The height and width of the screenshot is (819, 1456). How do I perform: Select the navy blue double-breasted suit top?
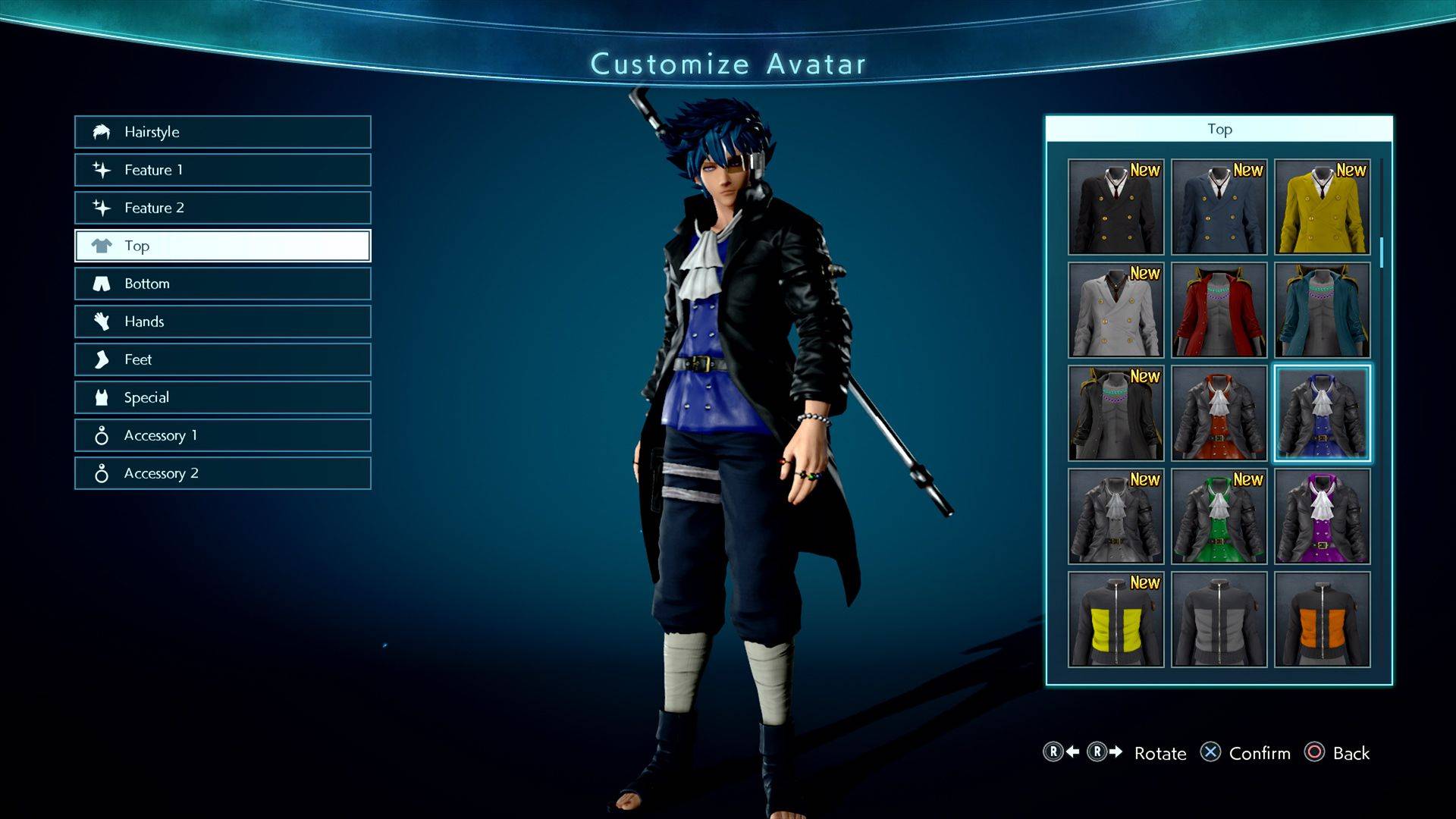1219,207
